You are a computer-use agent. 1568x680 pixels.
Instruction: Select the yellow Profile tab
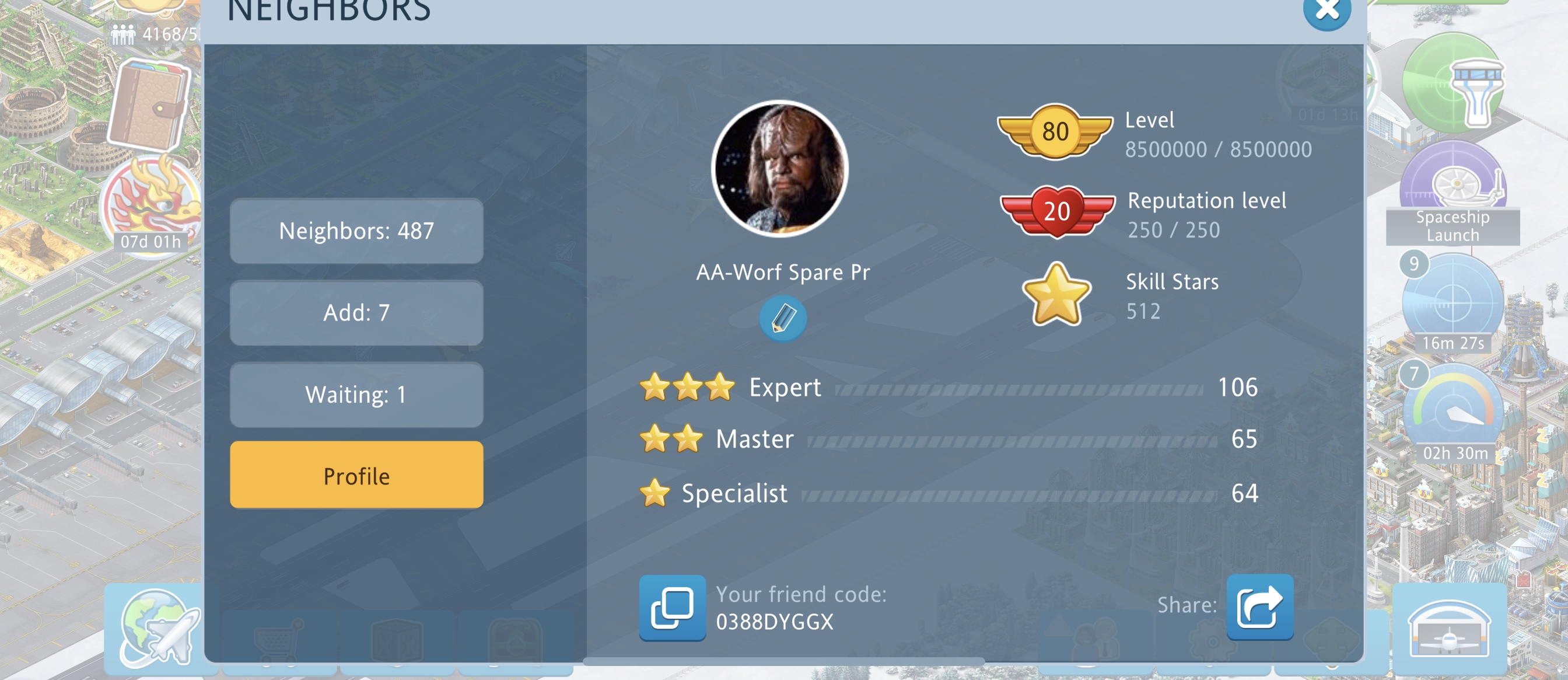(x=356, y=475)
